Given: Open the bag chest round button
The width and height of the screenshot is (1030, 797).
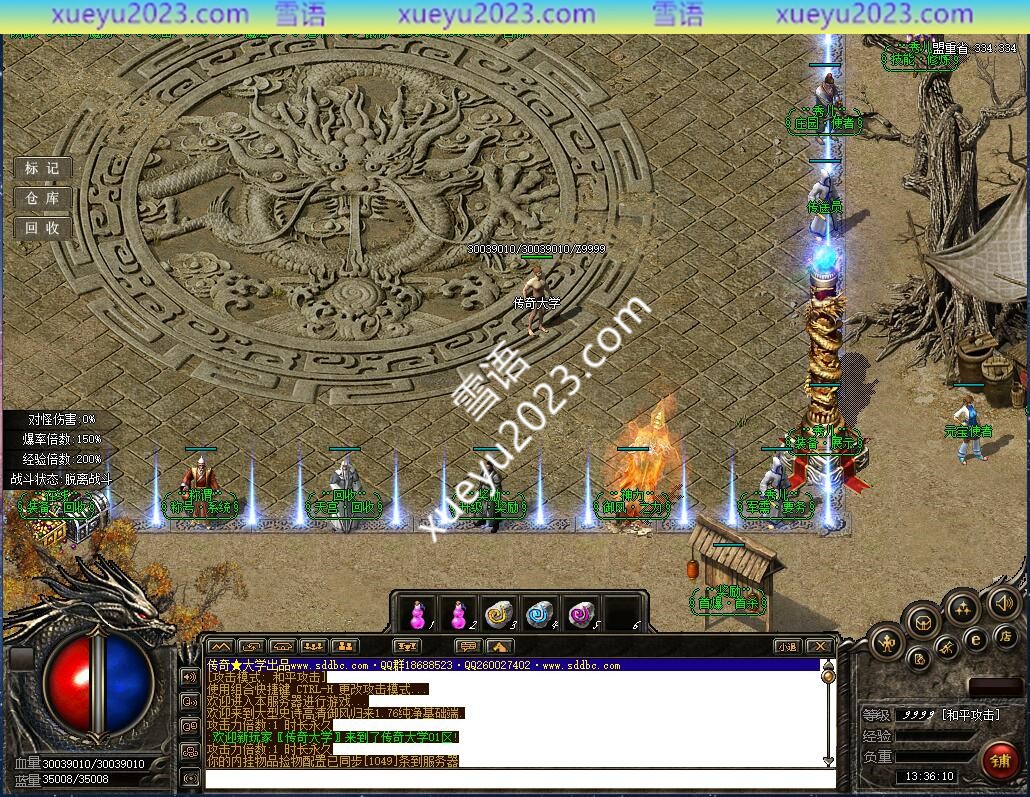Looking at the screenshot, I should (923, 622).
